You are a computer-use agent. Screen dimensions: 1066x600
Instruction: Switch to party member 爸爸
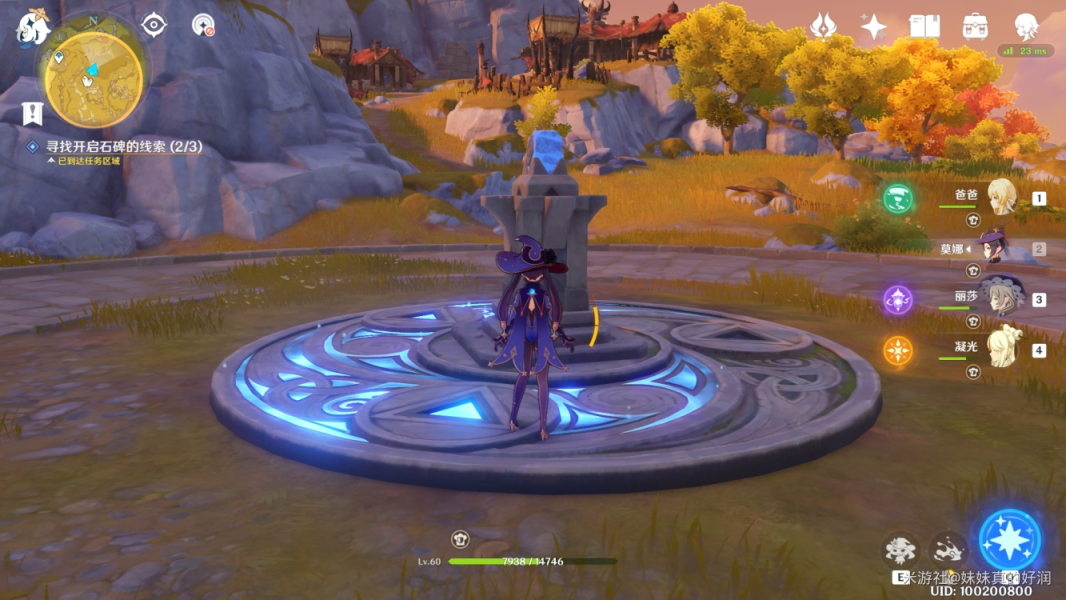point(1001,197)
